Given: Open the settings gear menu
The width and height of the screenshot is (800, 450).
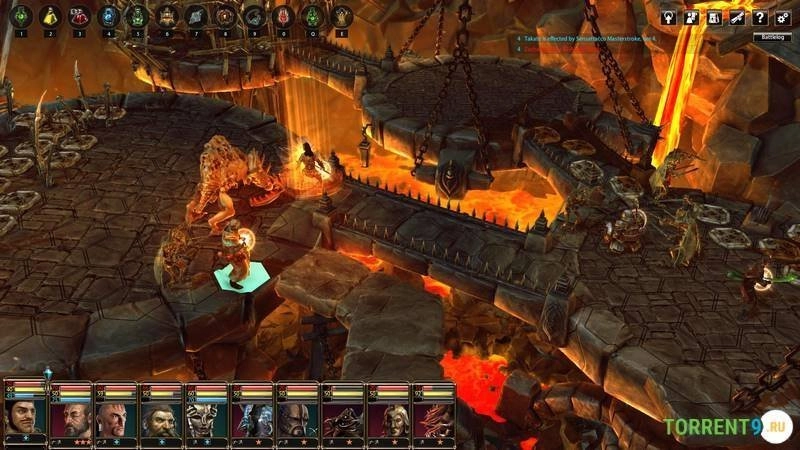Looking at the screenshot, I should (x=785, y=17).
